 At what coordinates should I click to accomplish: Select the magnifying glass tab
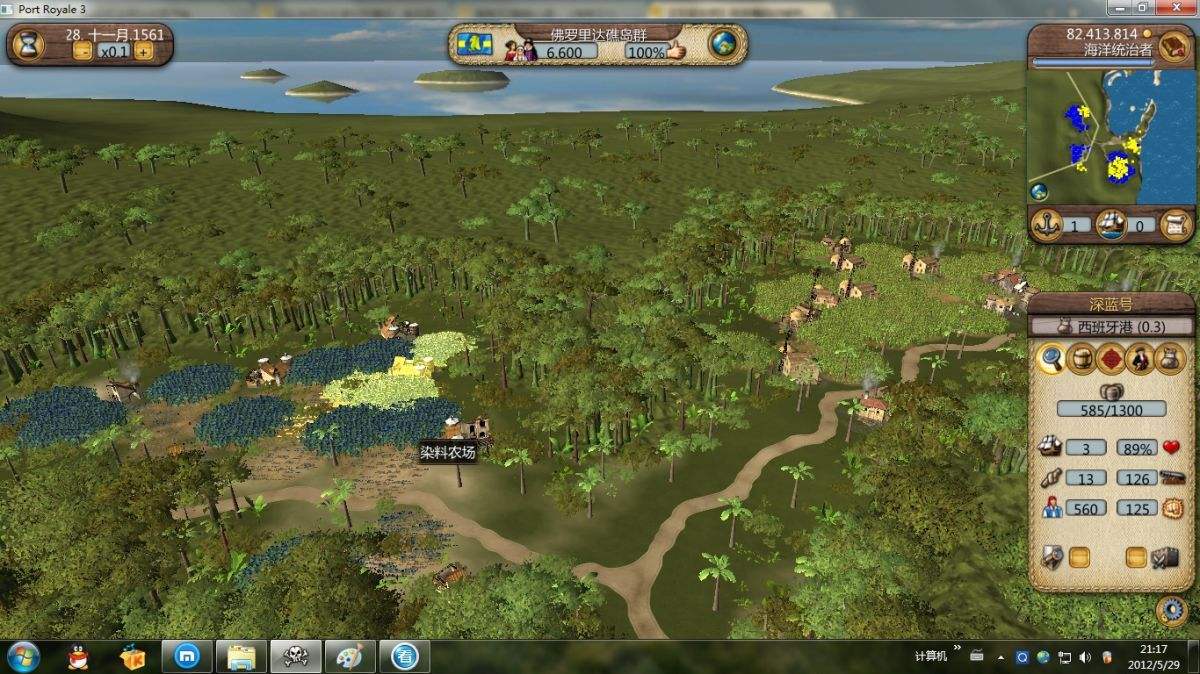pyautogui.click(x=1051, y=358)
